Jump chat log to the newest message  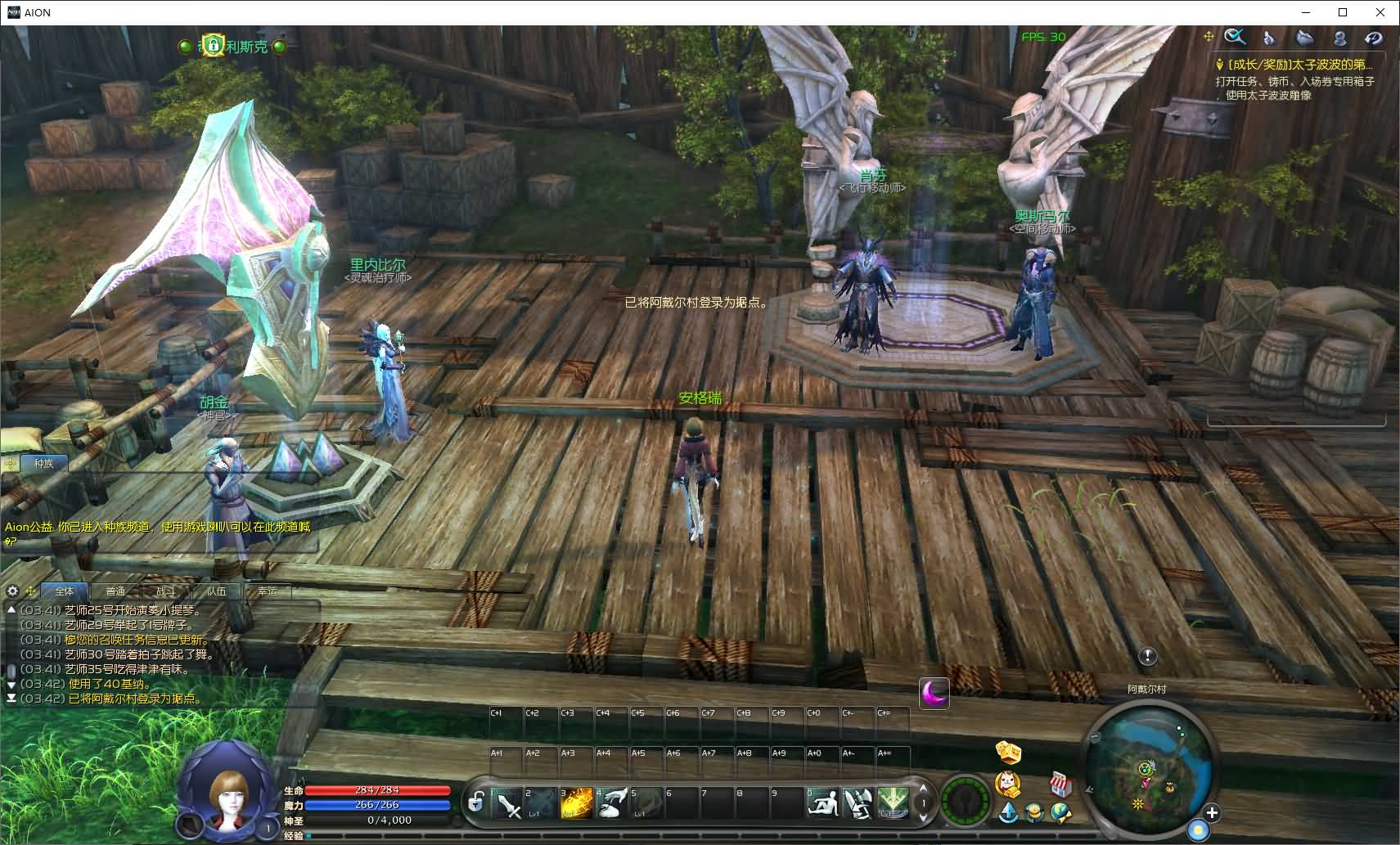point(11,699)
